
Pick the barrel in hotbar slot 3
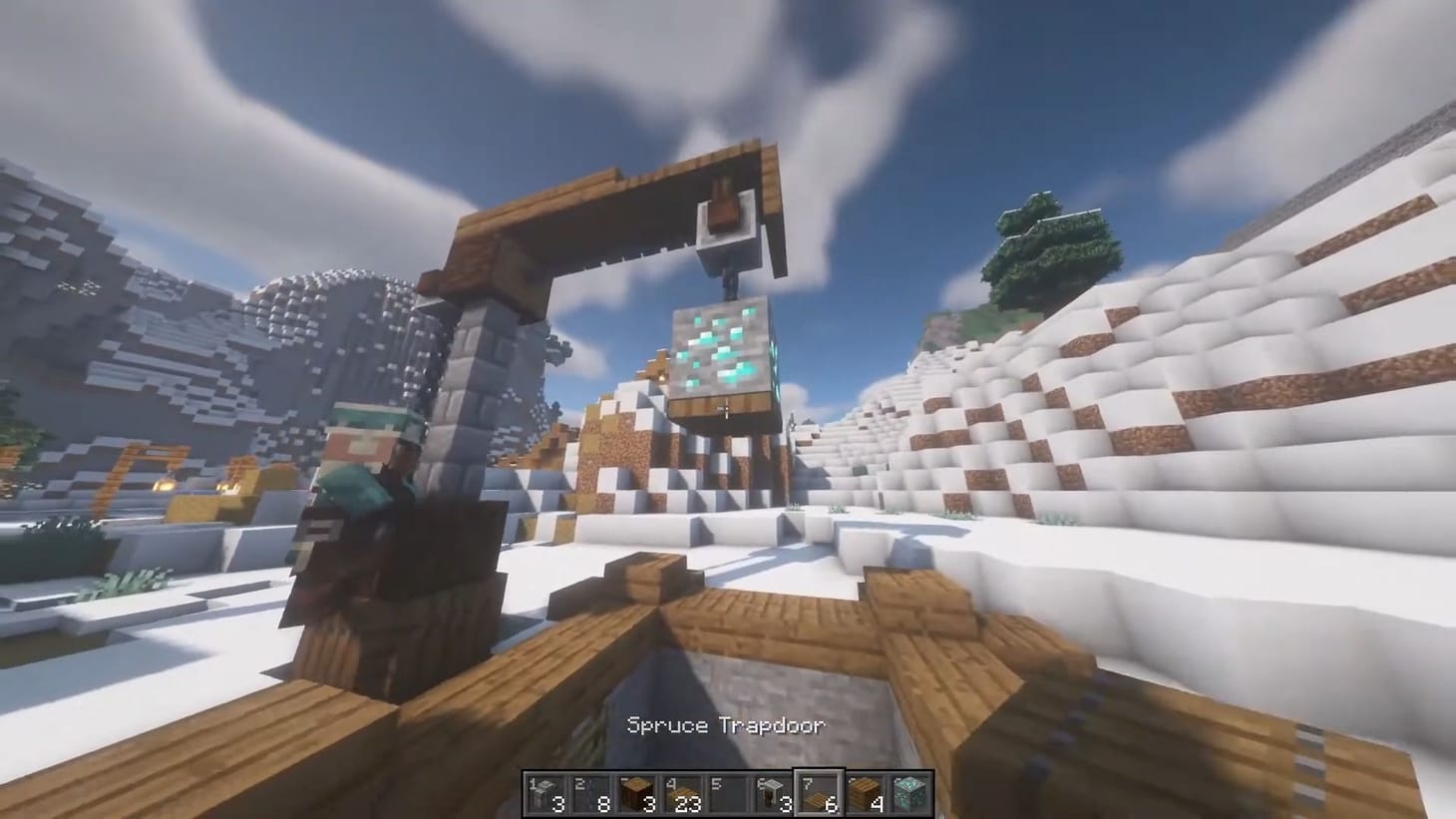point(635,793)
